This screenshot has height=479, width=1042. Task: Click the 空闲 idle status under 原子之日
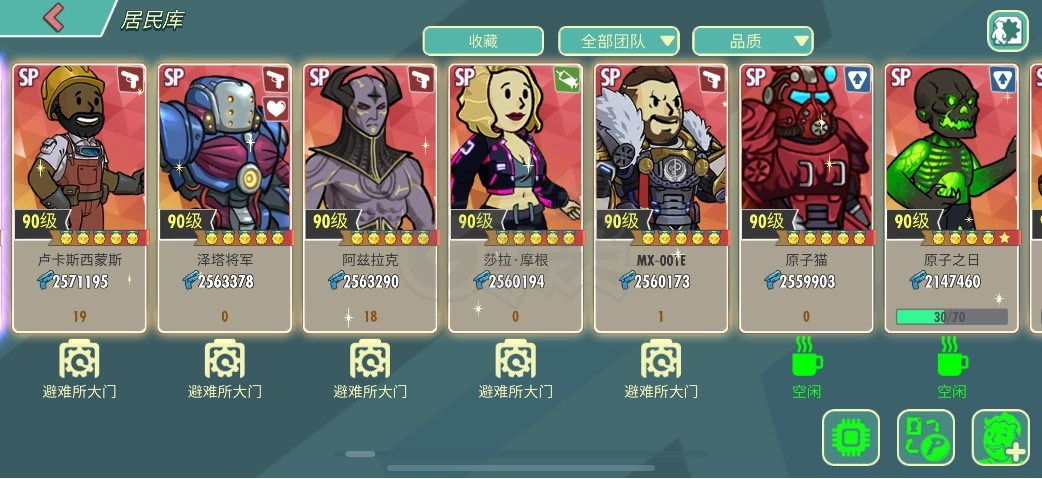(x=951, y=369)
